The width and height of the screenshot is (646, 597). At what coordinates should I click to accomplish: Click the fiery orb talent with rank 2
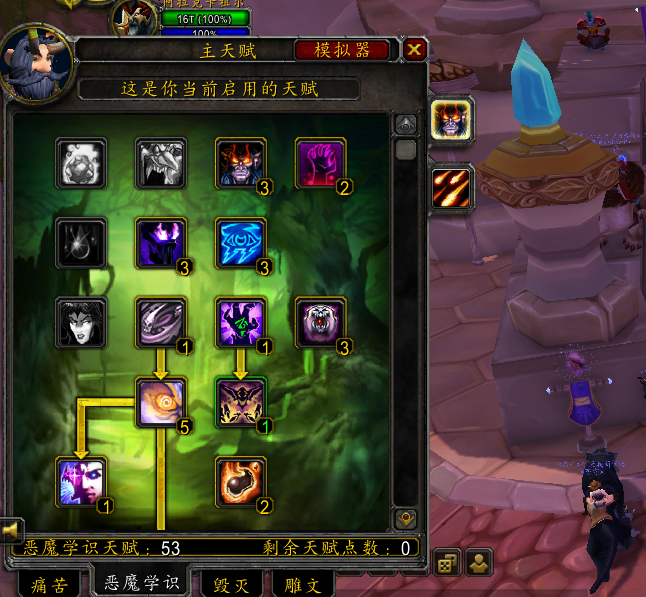coord(241,482)
